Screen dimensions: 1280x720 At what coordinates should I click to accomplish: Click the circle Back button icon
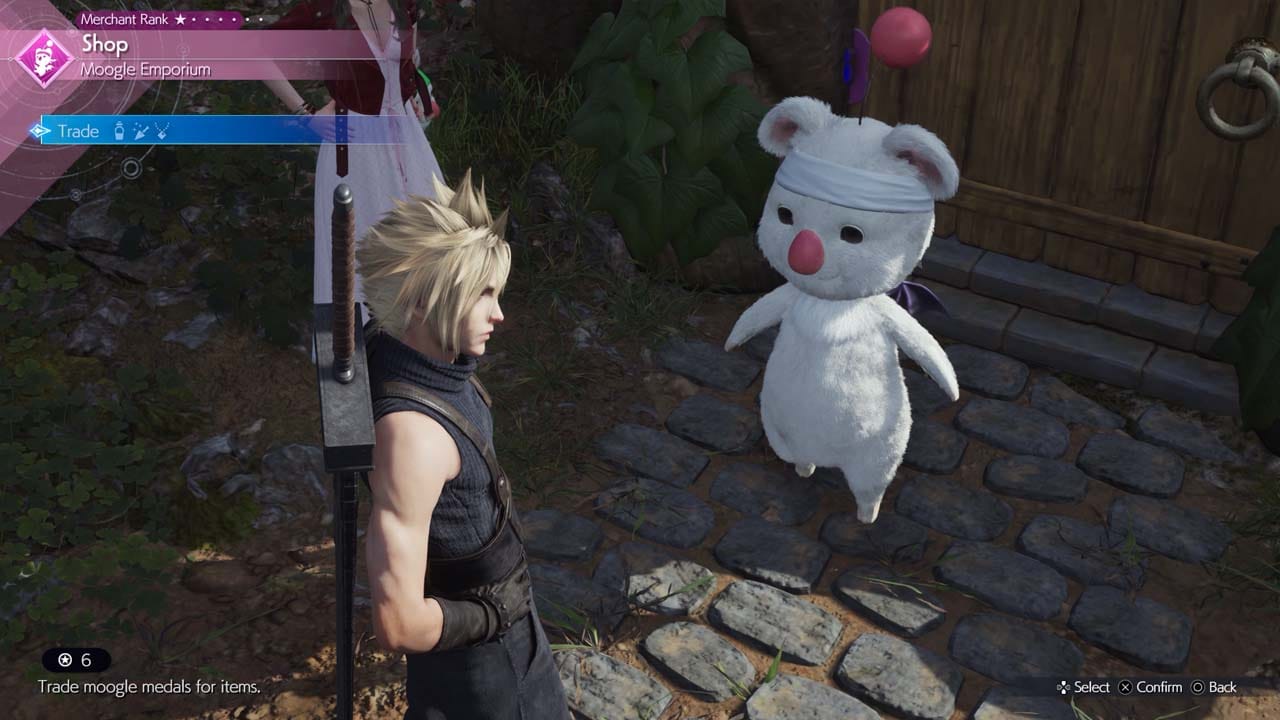pyautogui.click(x=1198, y=687)
